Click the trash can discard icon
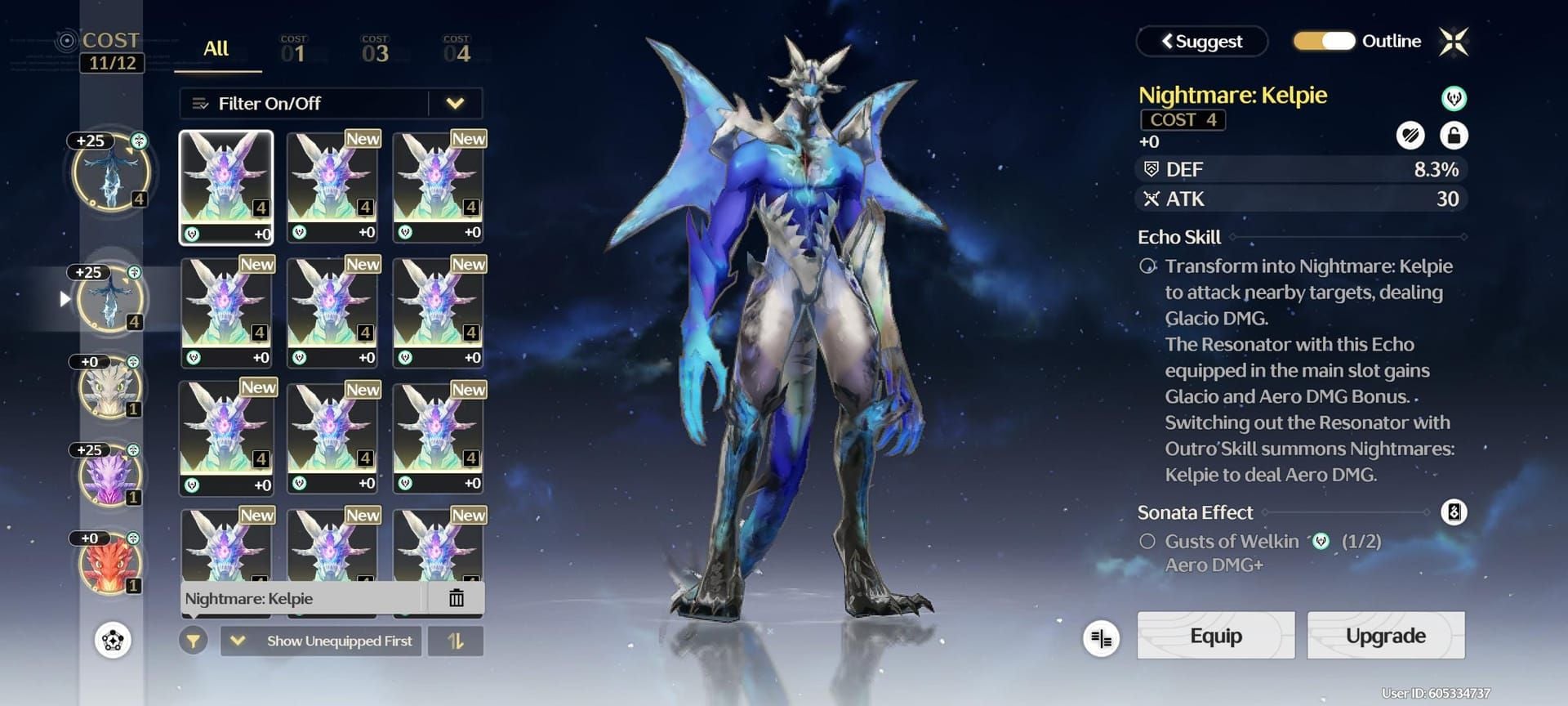Viewport: 1568px width, 706px height. point(457,598)
